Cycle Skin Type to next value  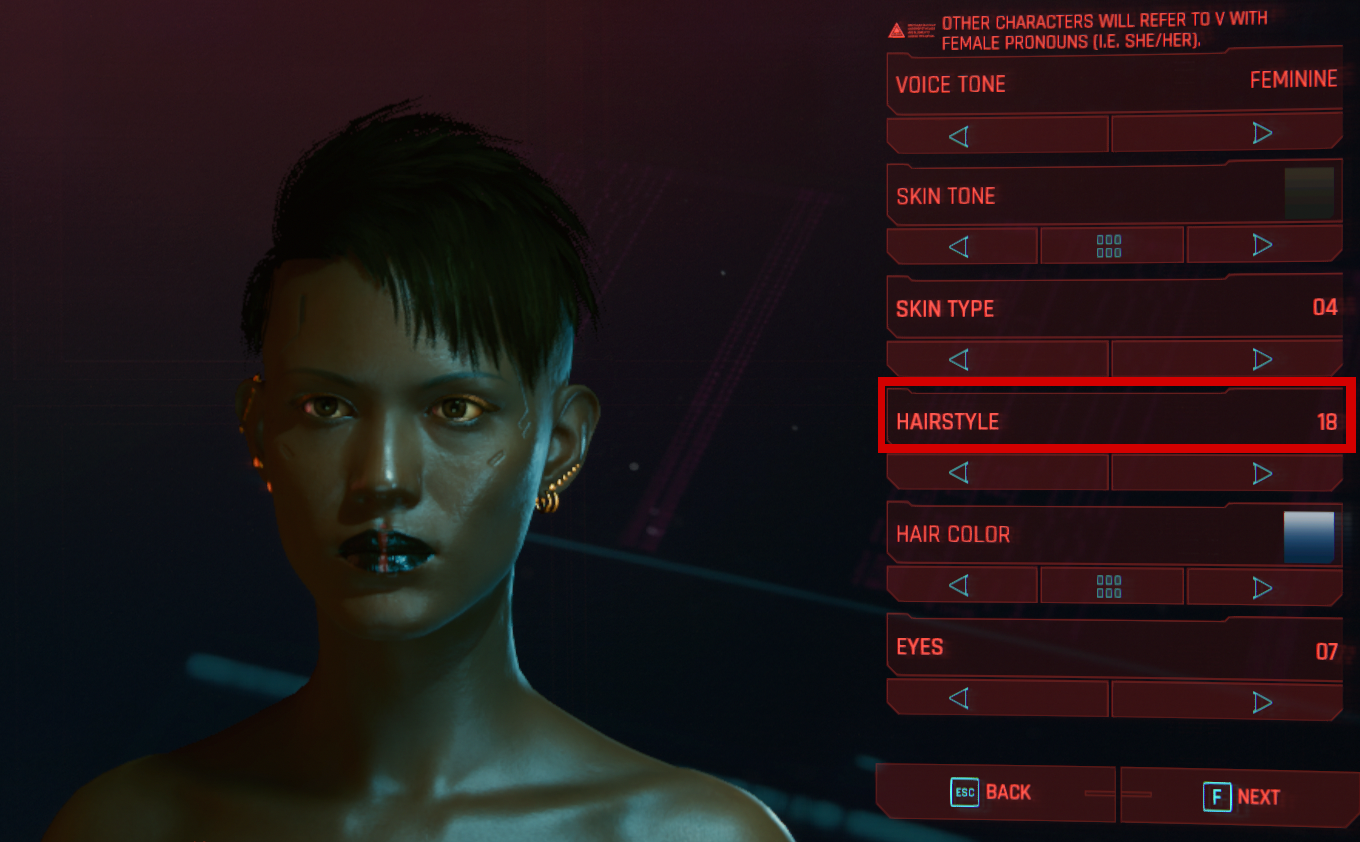pos(1227,359)
